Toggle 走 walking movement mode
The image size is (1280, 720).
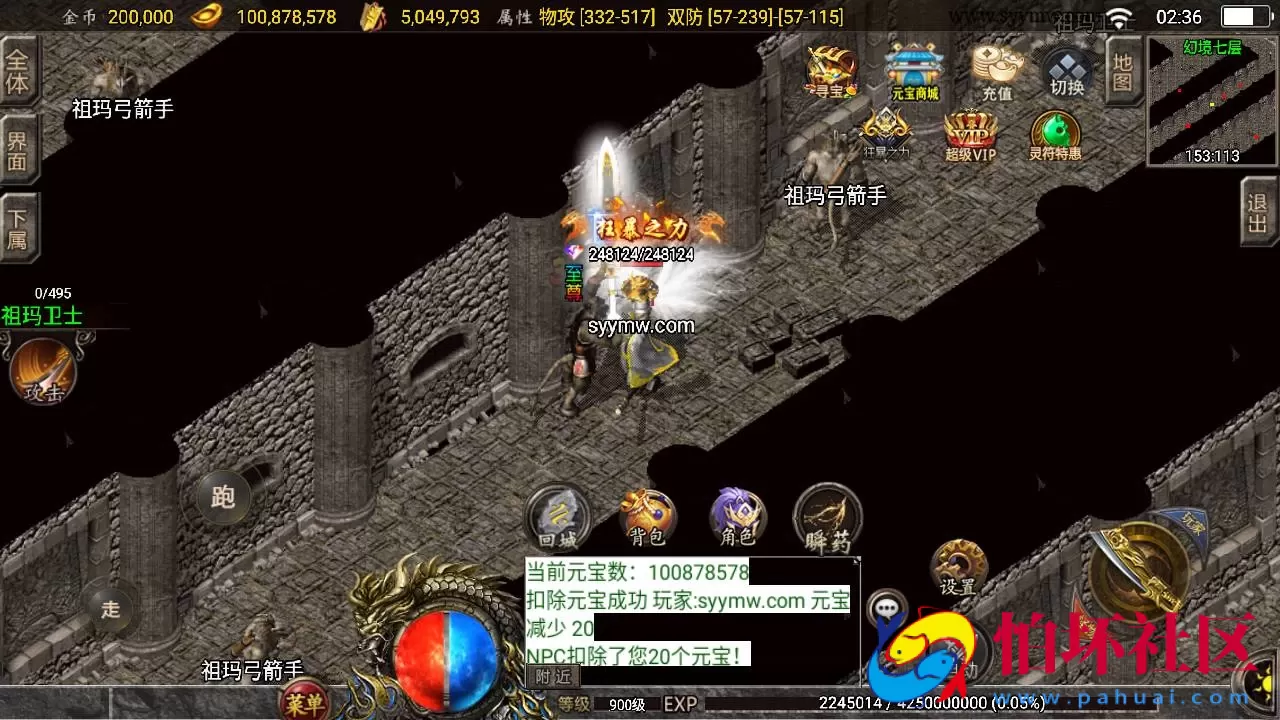pos(110,610)
